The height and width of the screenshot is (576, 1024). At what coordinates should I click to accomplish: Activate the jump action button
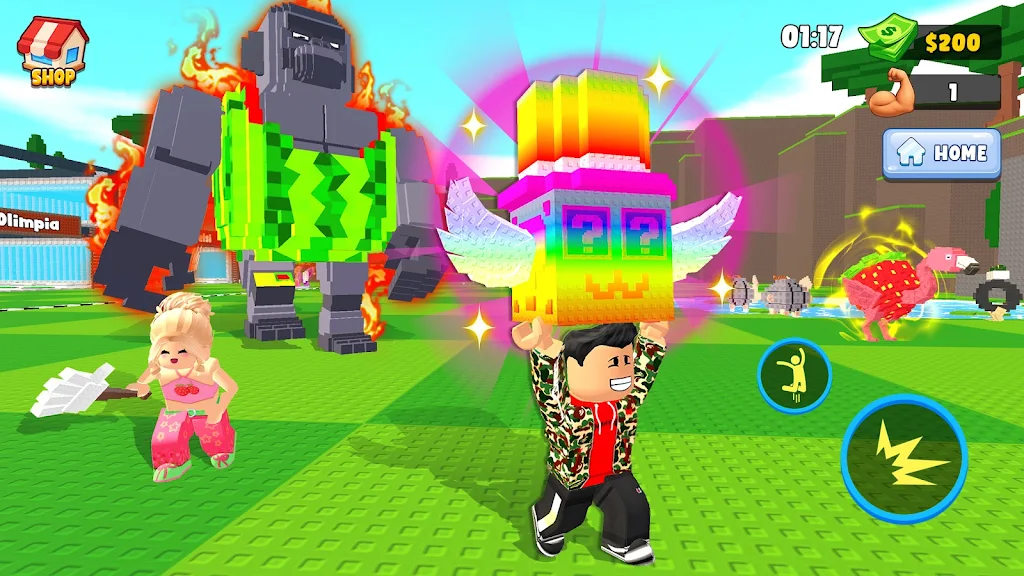[794, 376]
